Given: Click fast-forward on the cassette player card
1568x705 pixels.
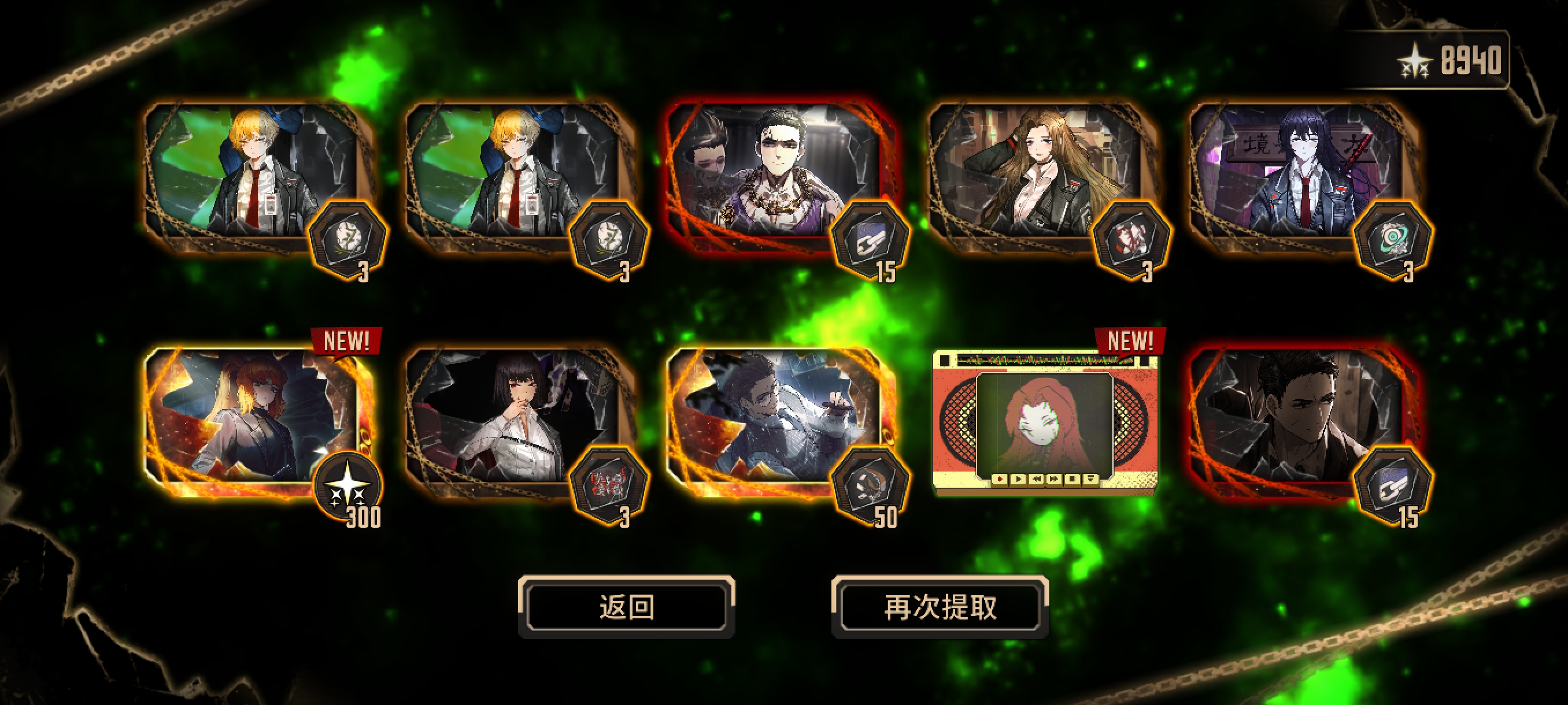Looking at the screenshot, I should (x=1054, y=479).
